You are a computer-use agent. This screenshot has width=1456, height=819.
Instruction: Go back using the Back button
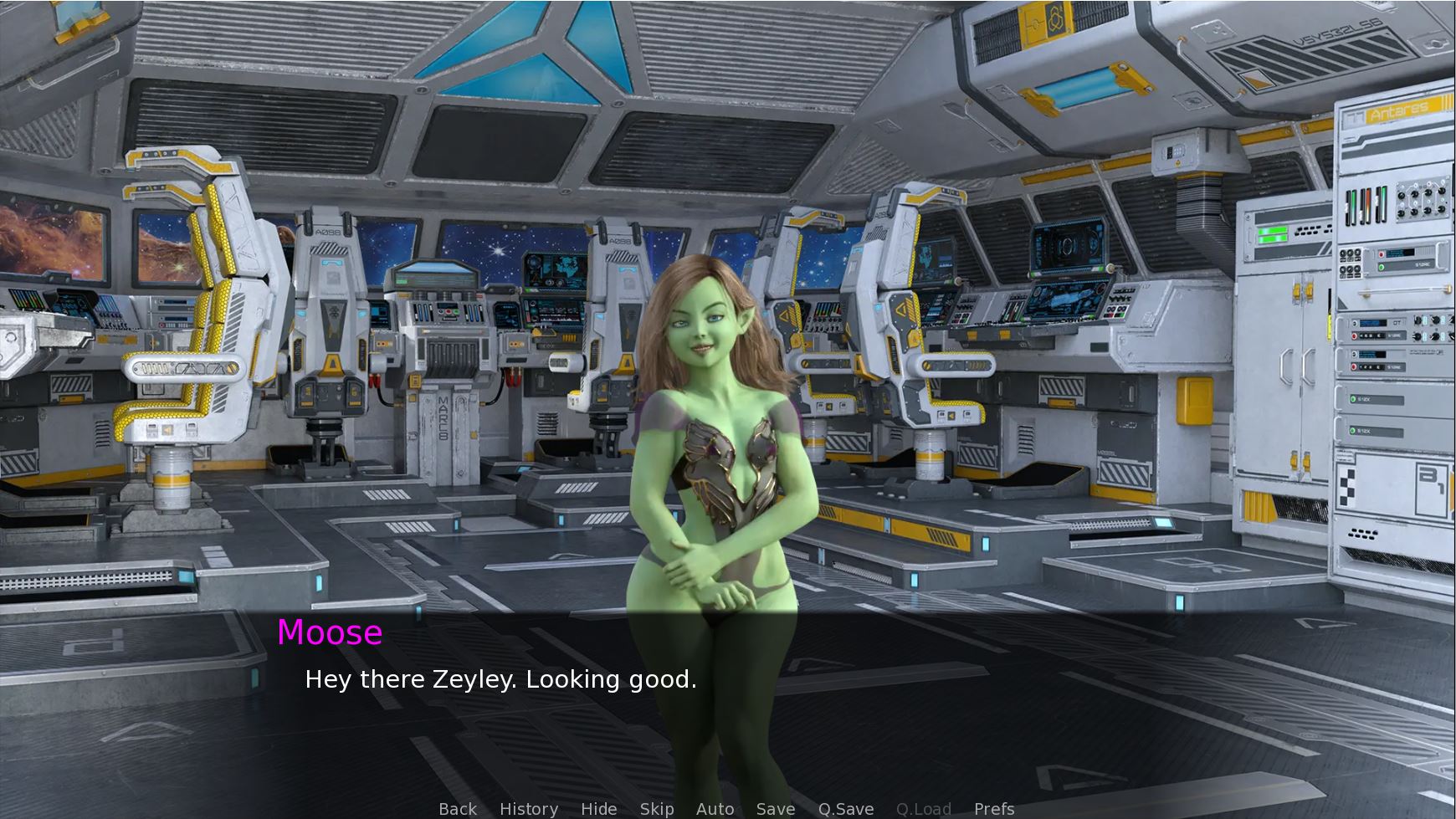458,809
